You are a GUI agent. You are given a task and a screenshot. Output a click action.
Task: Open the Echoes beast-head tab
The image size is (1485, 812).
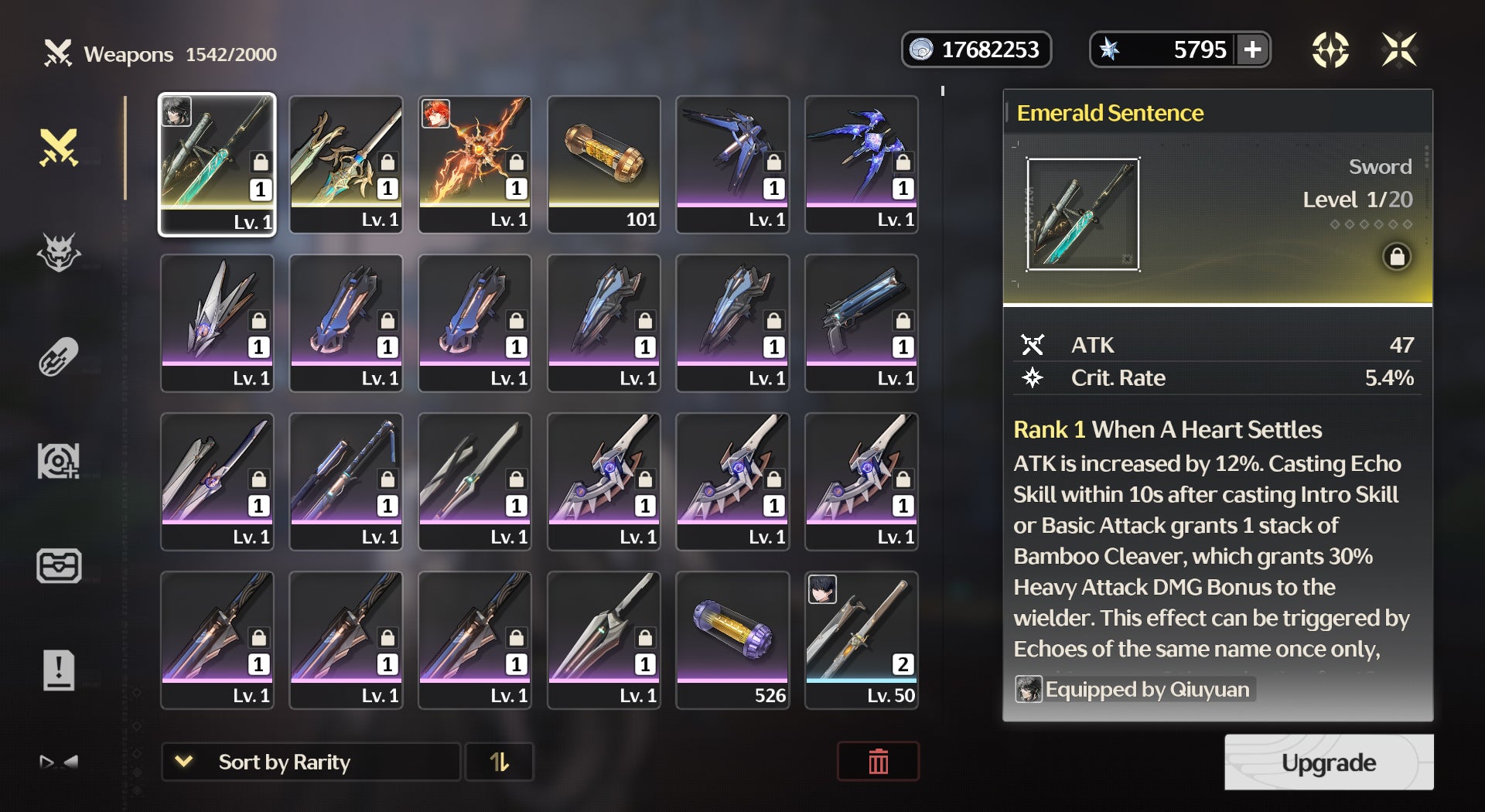click(x=59, y=252)
